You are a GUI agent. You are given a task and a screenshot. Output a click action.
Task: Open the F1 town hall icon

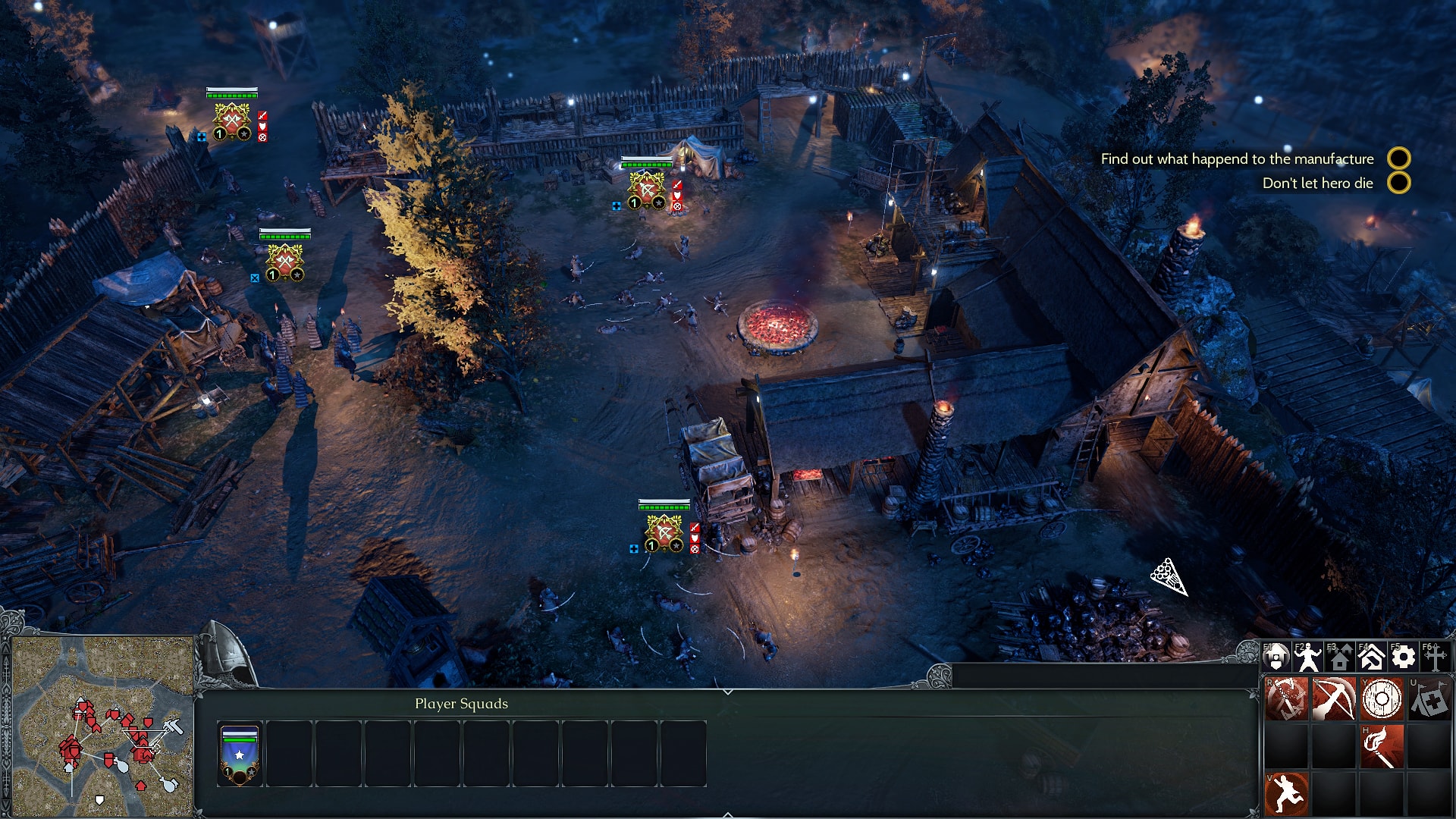(x=1276, y=657)
